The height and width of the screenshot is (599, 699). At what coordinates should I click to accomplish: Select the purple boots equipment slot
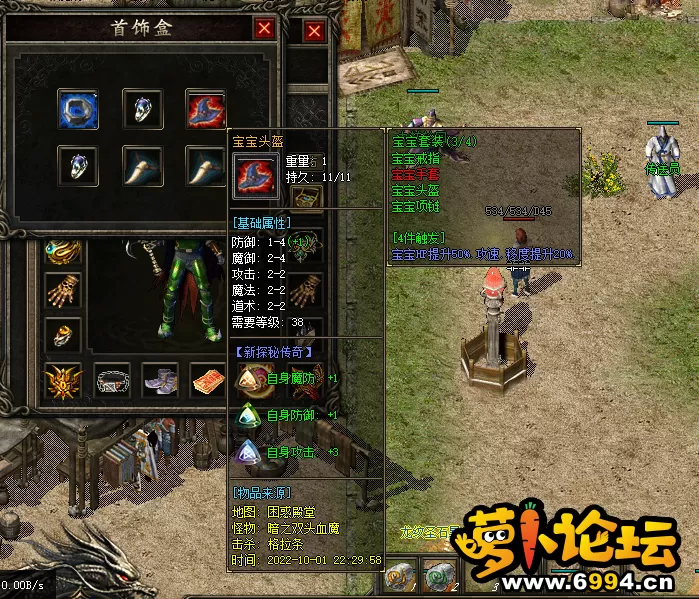click(160, 381)
